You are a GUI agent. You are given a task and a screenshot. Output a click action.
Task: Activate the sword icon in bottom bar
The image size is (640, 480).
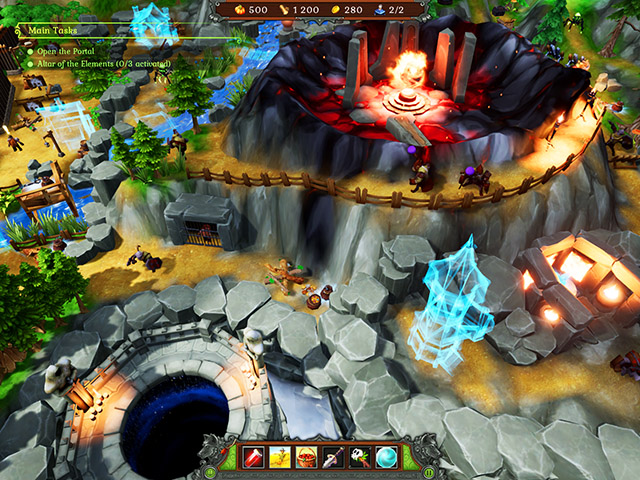pos(333,459)
